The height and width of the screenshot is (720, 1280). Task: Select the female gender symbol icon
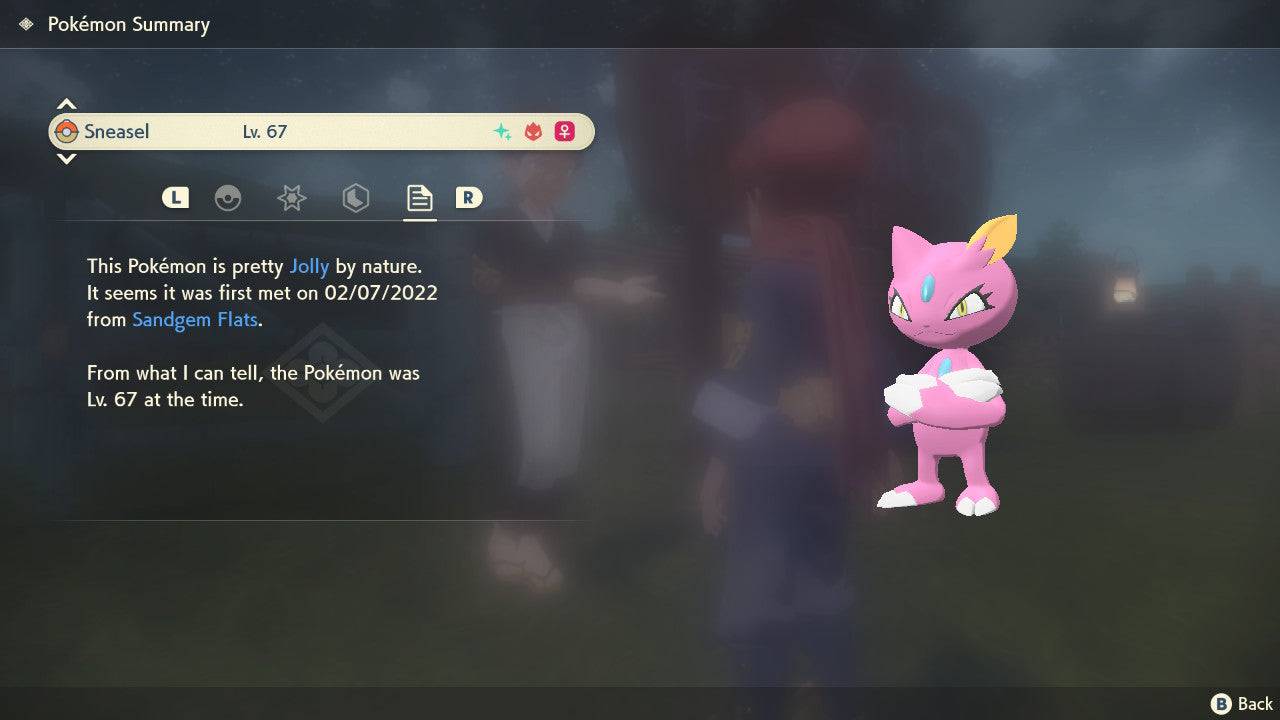point(565,131)
